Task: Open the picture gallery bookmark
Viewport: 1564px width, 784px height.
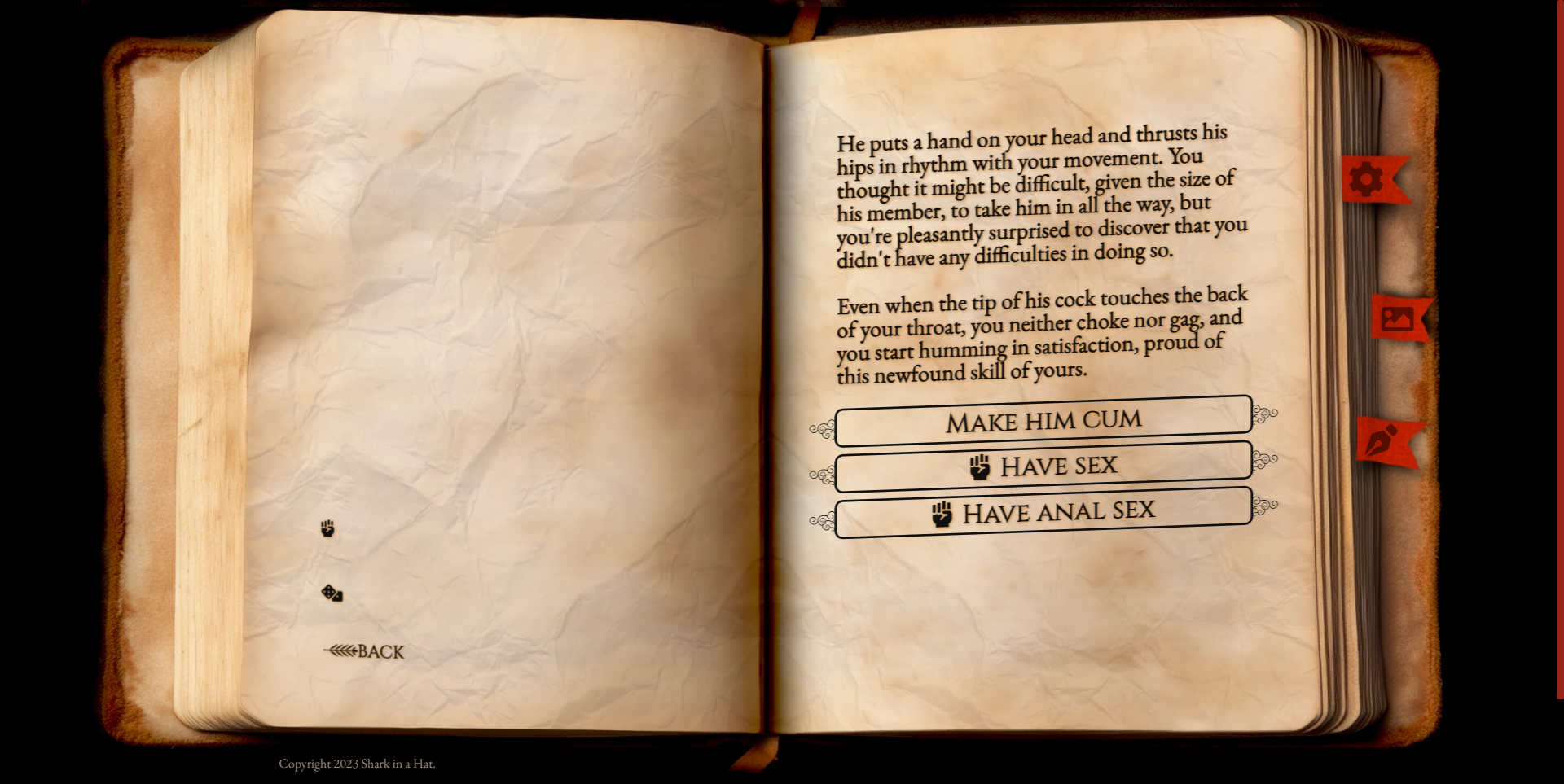Action: (x=1397, y=318)
